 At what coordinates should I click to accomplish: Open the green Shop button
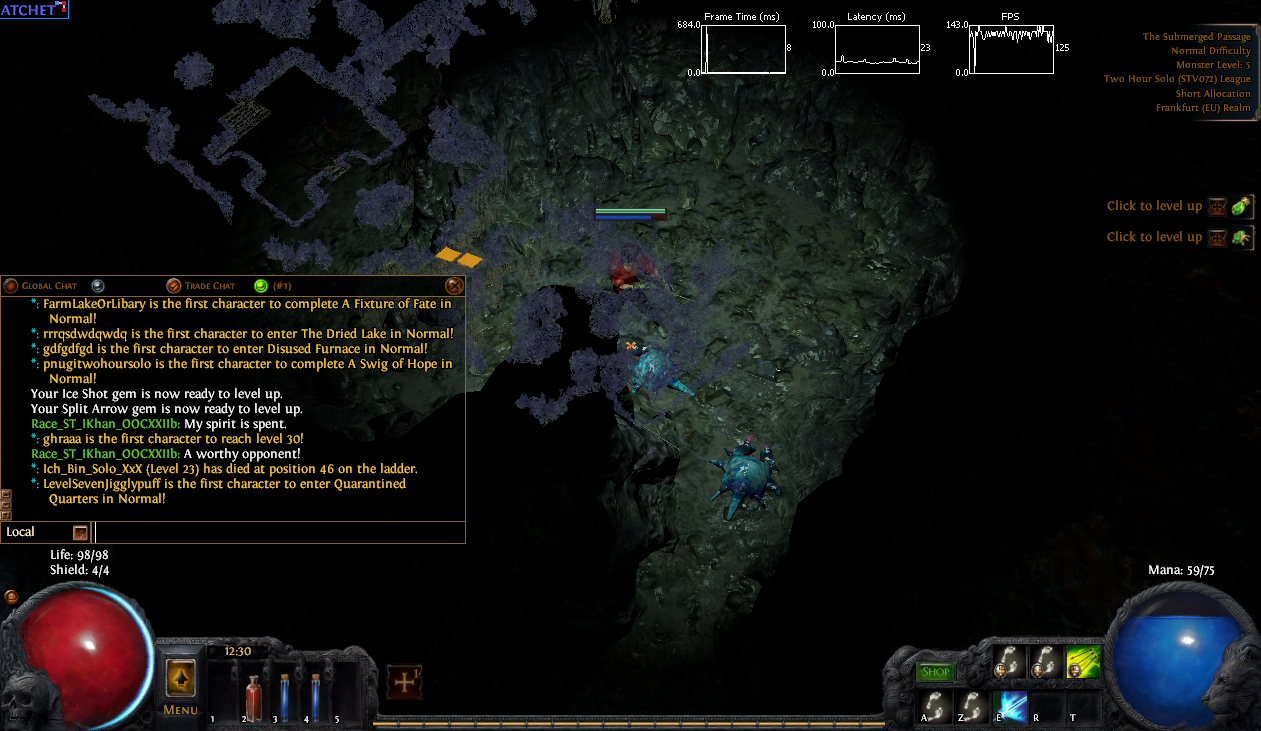tap(935, 672)
